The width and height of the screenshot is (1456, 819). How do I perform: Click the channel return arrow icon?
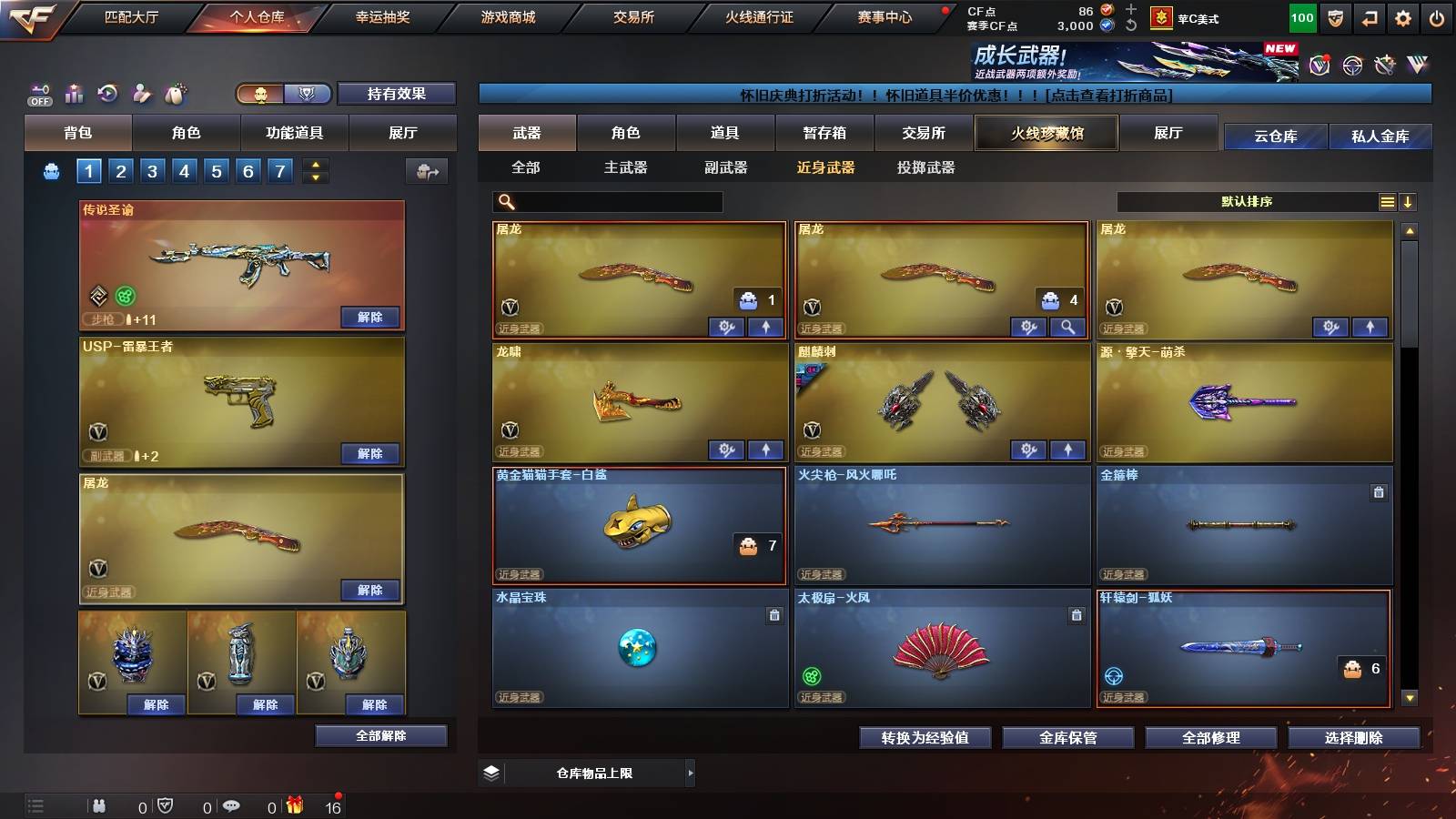click(x=1369, y=17)
